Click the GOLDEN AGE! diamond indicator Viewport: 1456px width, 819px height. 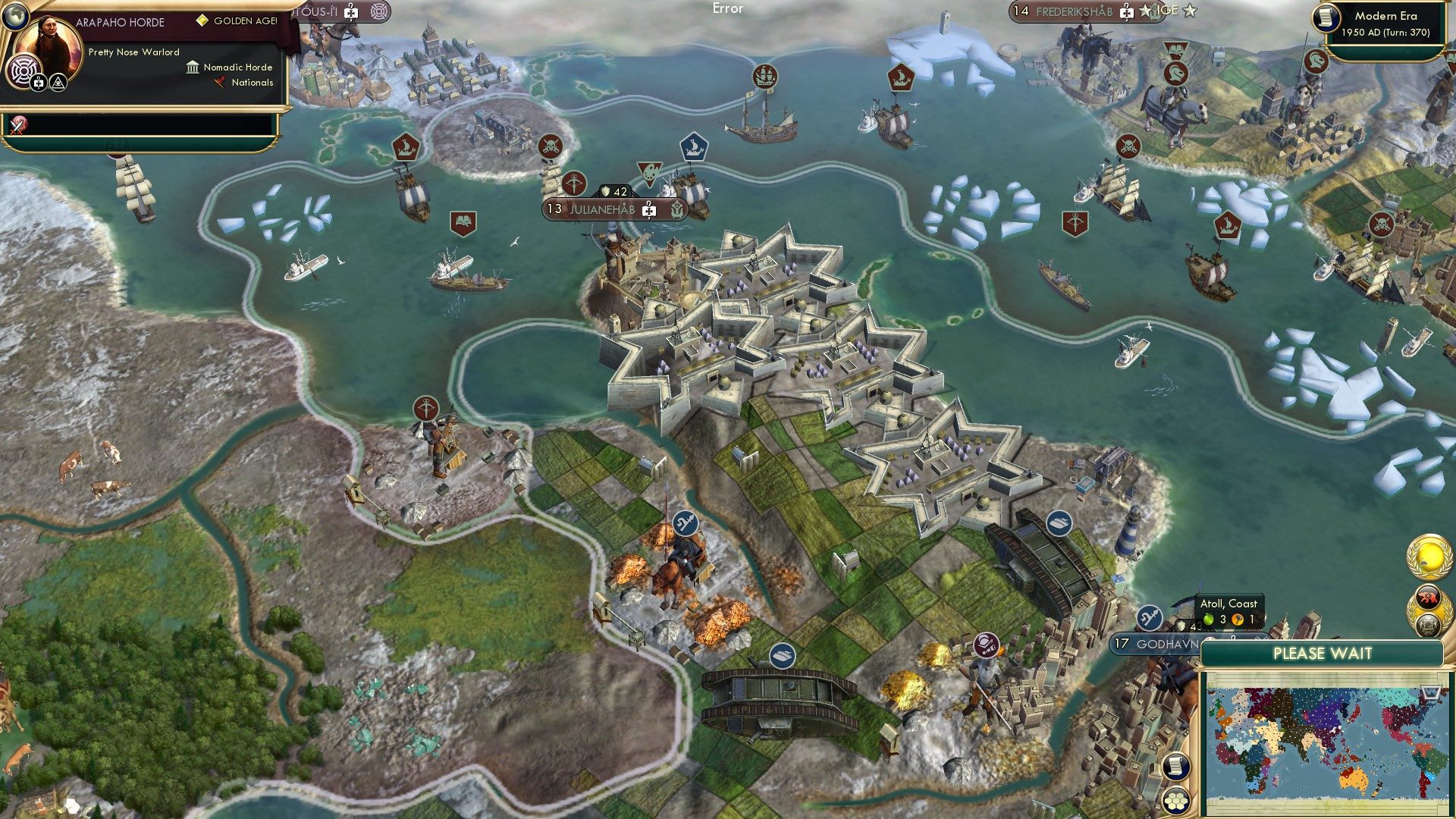click(203, 20)
